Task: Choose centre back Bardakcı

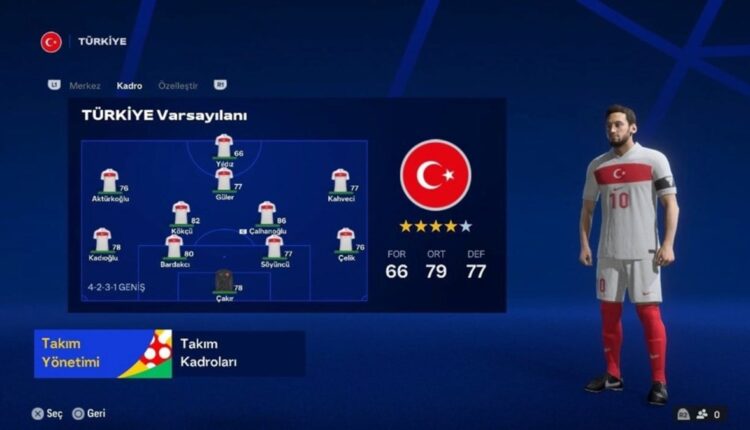Action: coord(174,248)
